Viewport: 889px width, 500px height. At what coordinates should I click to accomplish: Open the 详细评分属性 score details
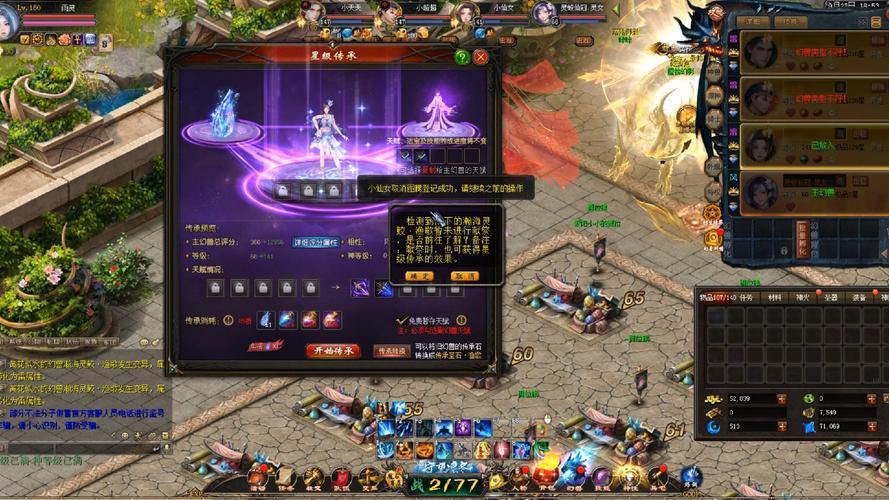click(316, 243)
